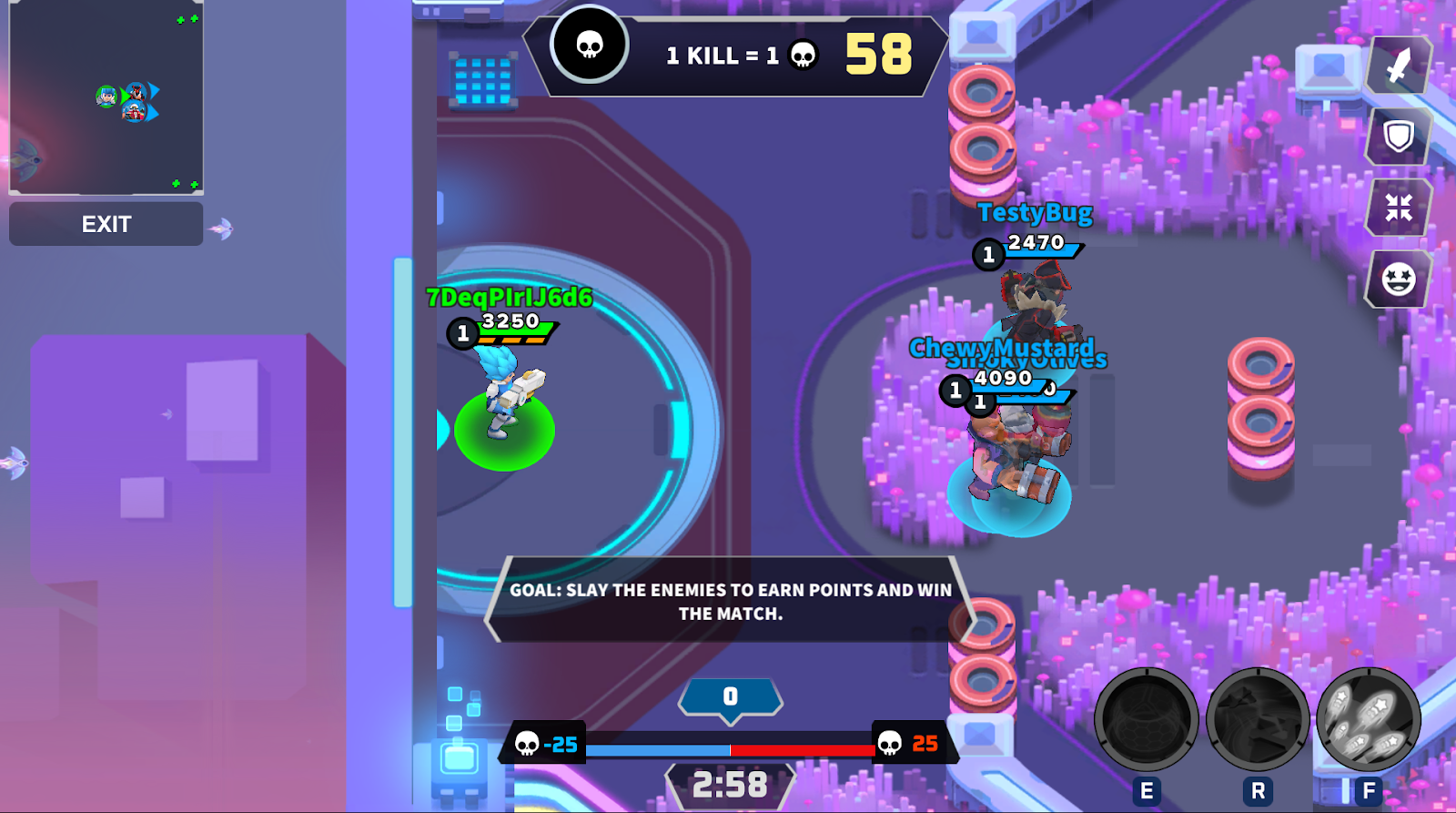Screen dimensions: 1456x813
Task: Open the converge arrows focus icon
Action: 1397,208
